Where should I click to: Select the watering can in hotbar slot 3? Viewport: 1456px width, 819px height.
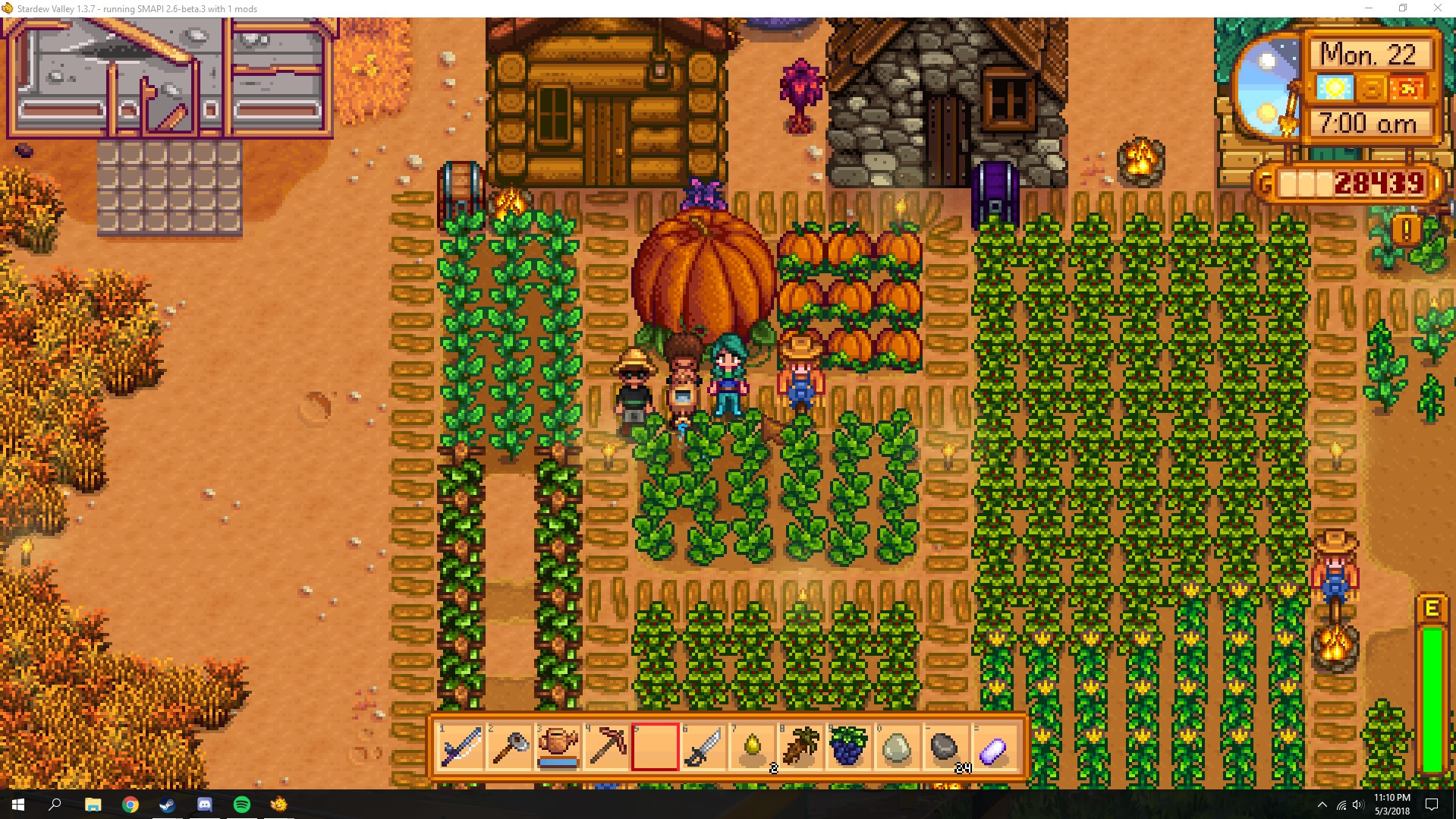[x=558, y=748]
